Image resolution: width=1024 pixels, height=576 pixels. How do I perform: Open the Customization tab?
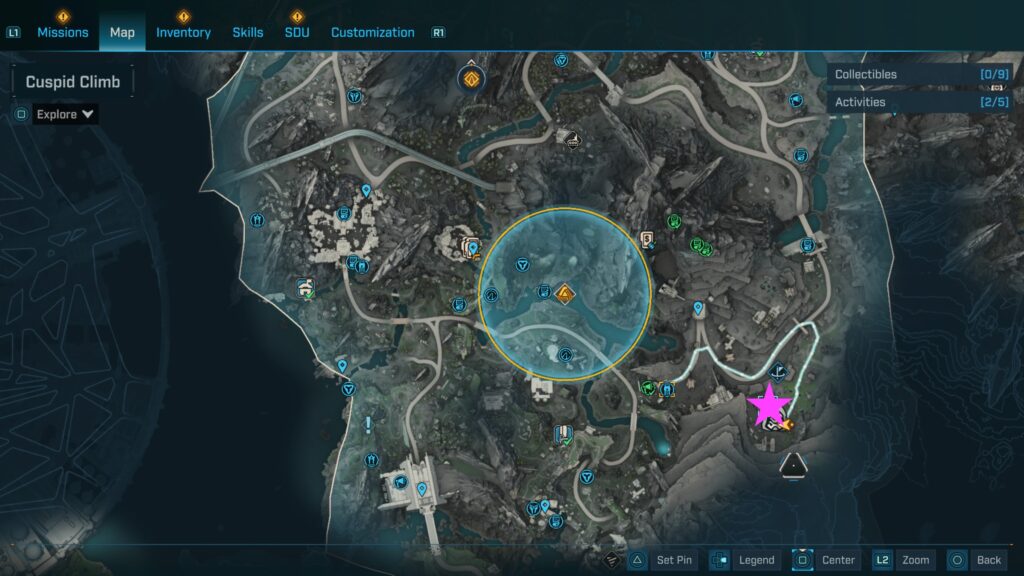coord(372,32)
